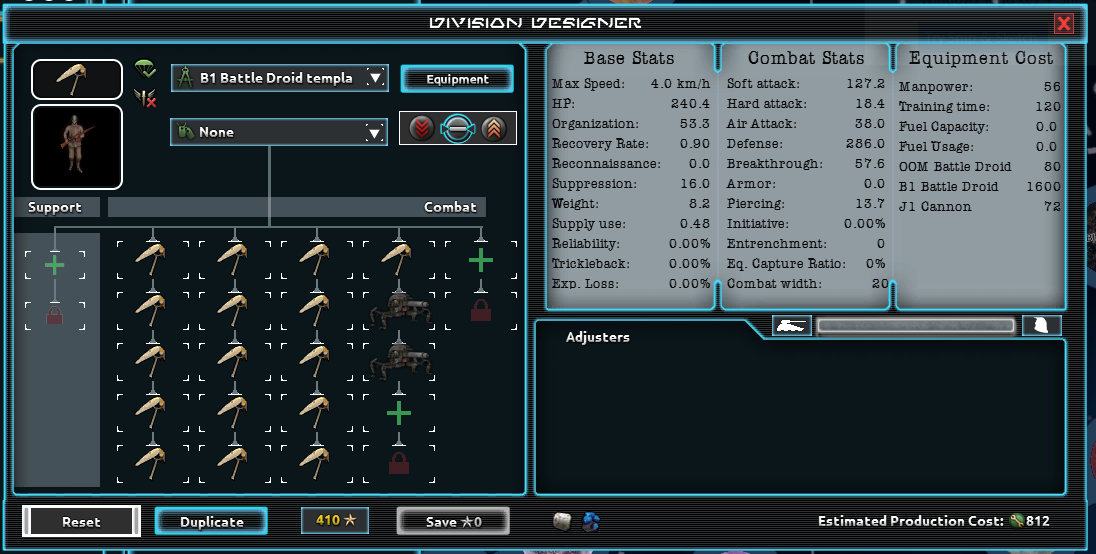Expand the B1 Battle Droid template dropdown
The width and height of the screenshot is (1096, 554).
click(x=375, y=78)
